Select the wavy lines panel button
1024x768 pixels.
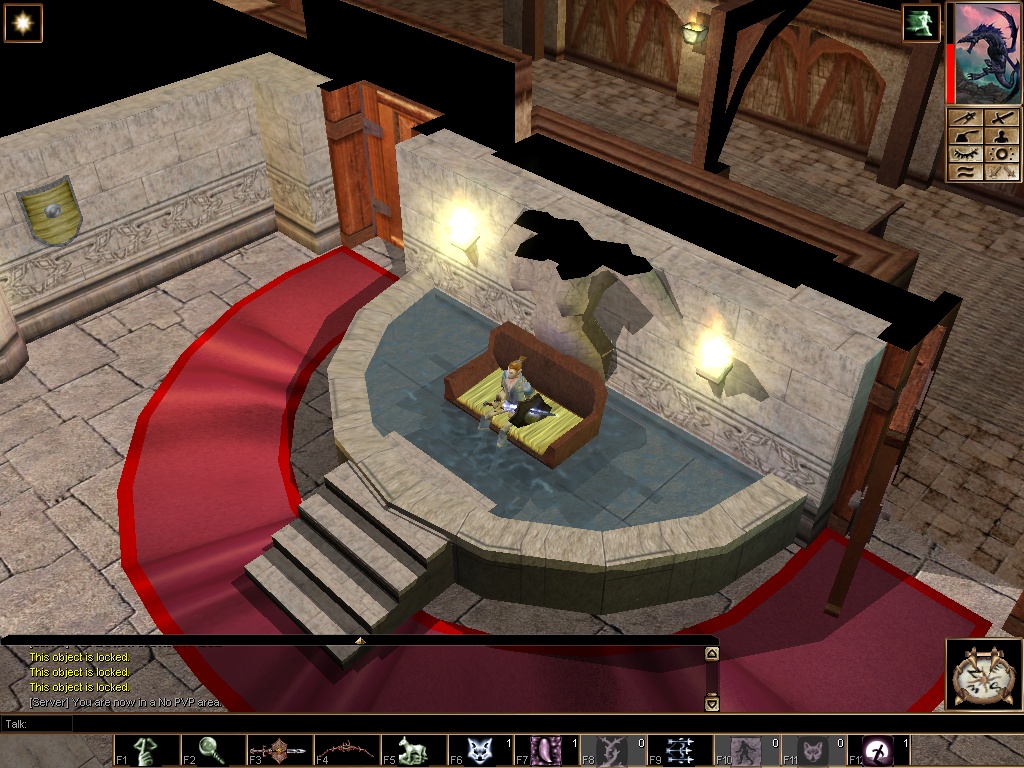click(x=965, y=172)
